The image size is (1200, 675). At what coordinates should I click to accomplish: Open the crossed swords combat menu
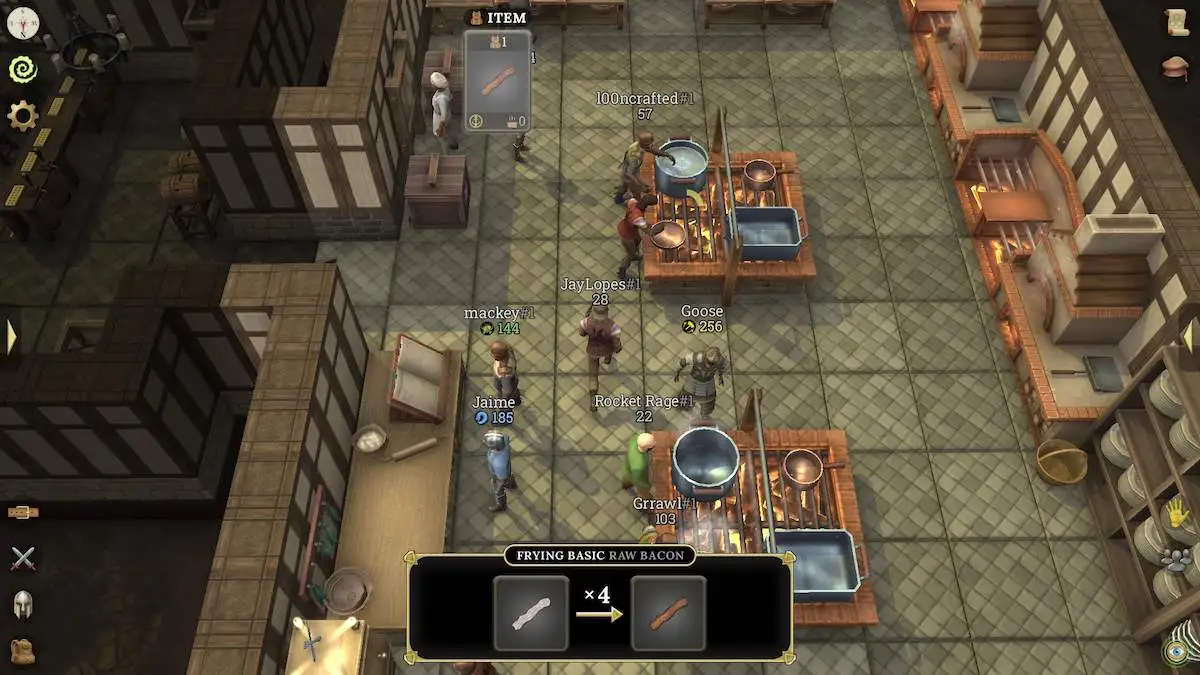point(23,558)
